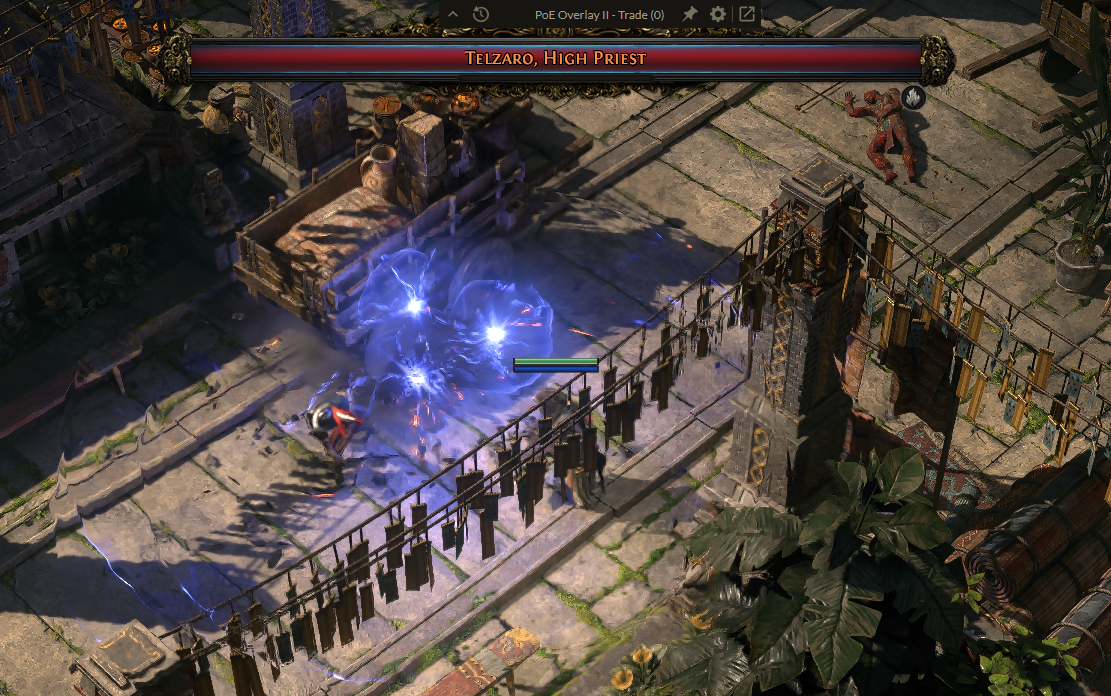Click the flame icon beside the boss bar

click(912, 97)
